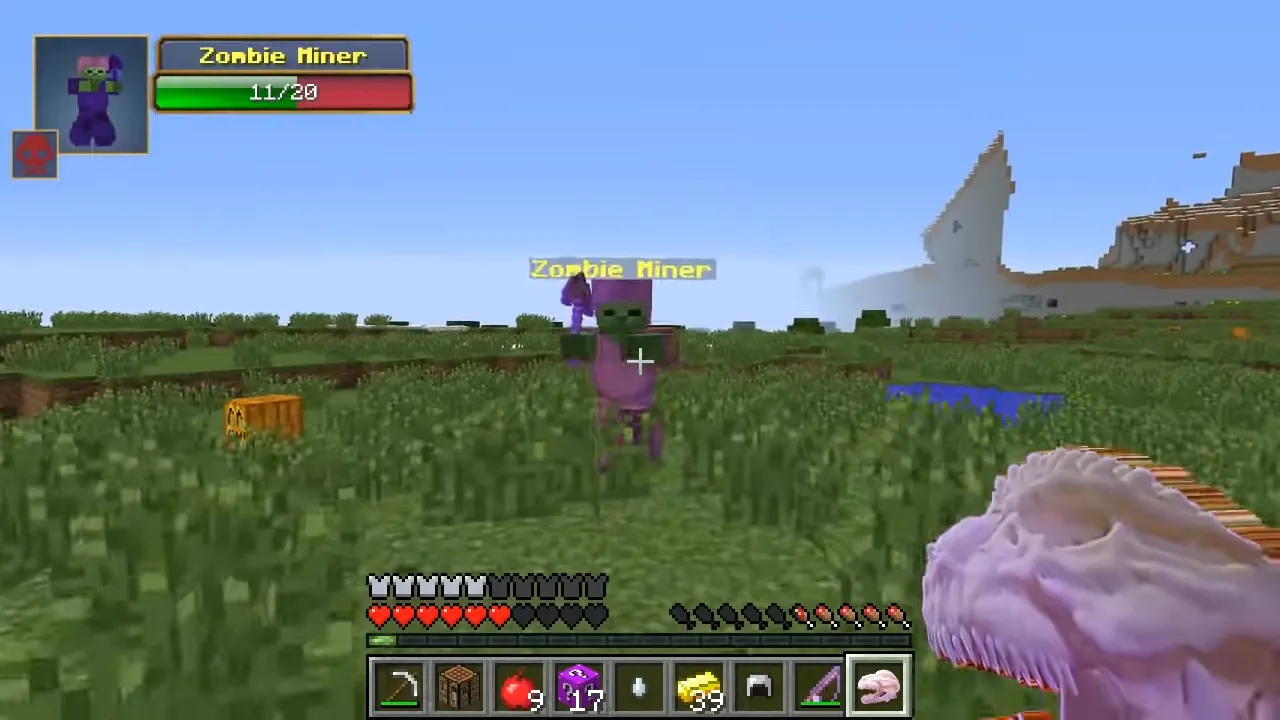Select the purple lucky block stack

(578, 685)
